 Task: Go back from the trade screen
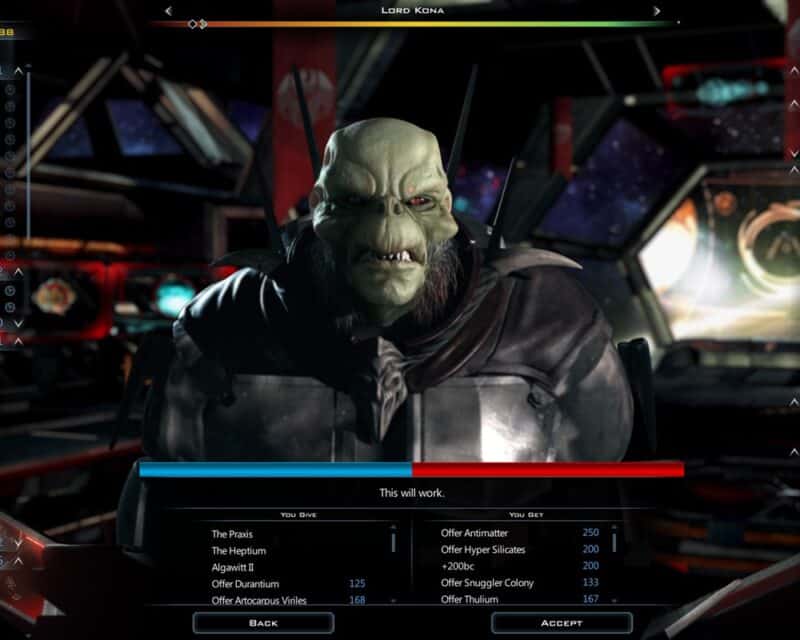coord(262,623)
